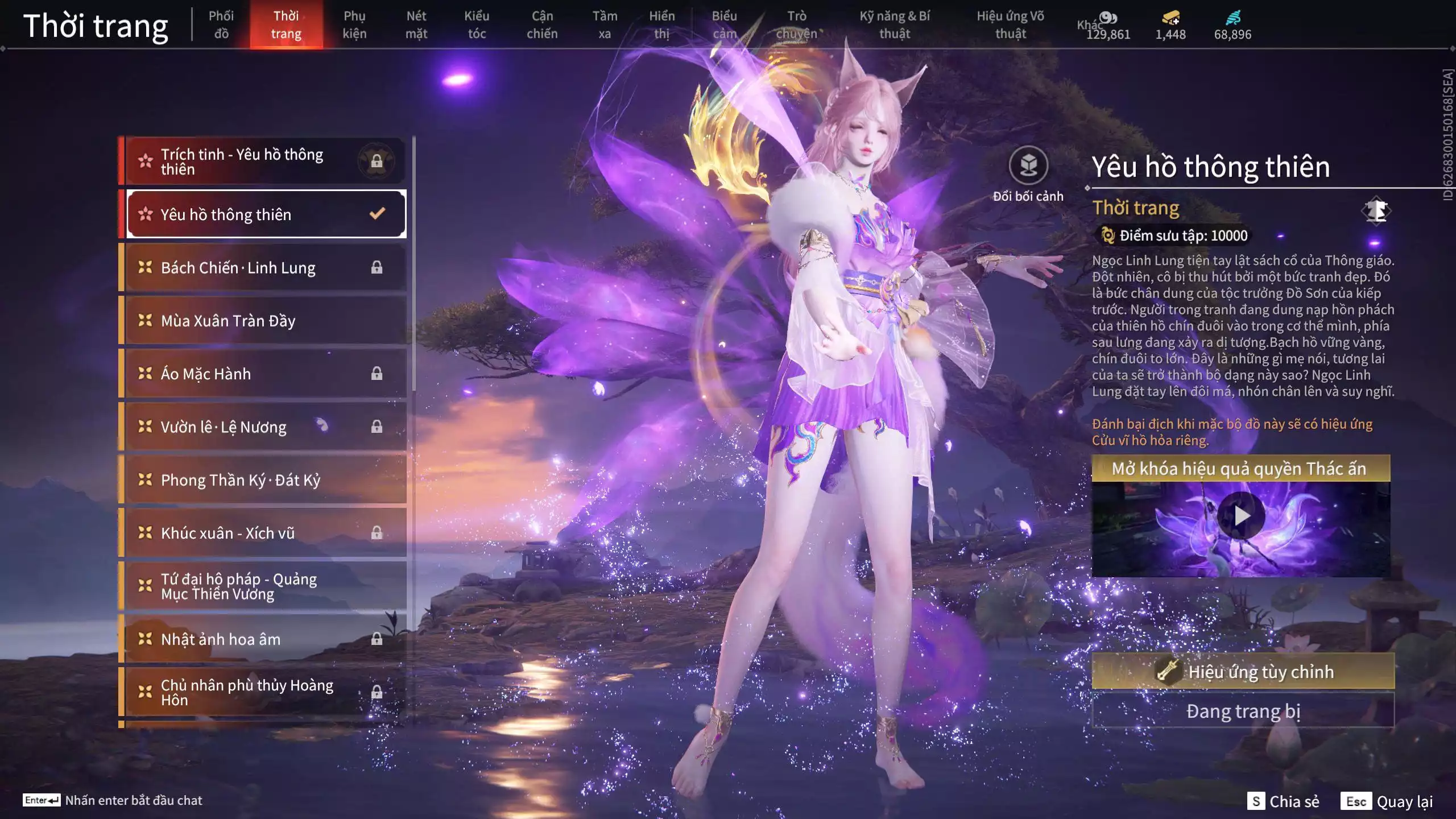Open Hiệu ứng tùy chỉnh custom effects
This screenshot has width=1456, height=819.
point(1243,671)
